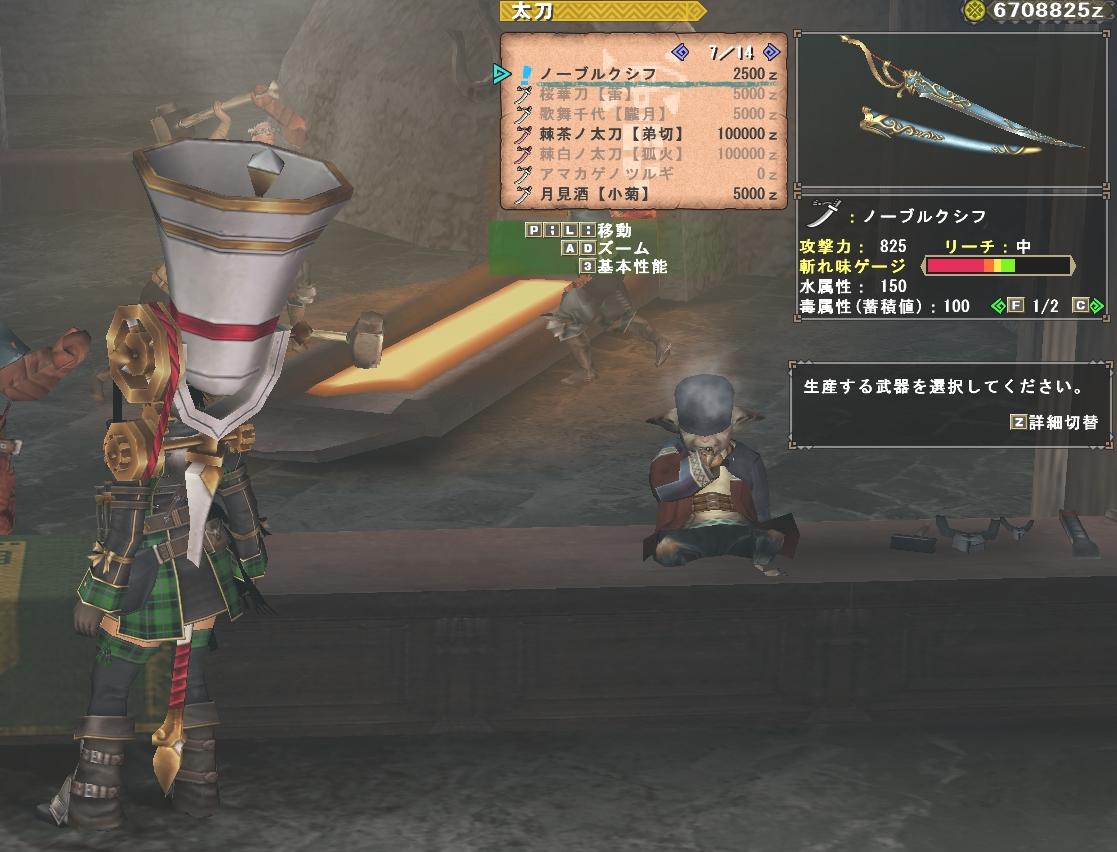This screenshot has height=852, width=1117.
Task: Go to the next weapon list page
Action: pos(770,52)
